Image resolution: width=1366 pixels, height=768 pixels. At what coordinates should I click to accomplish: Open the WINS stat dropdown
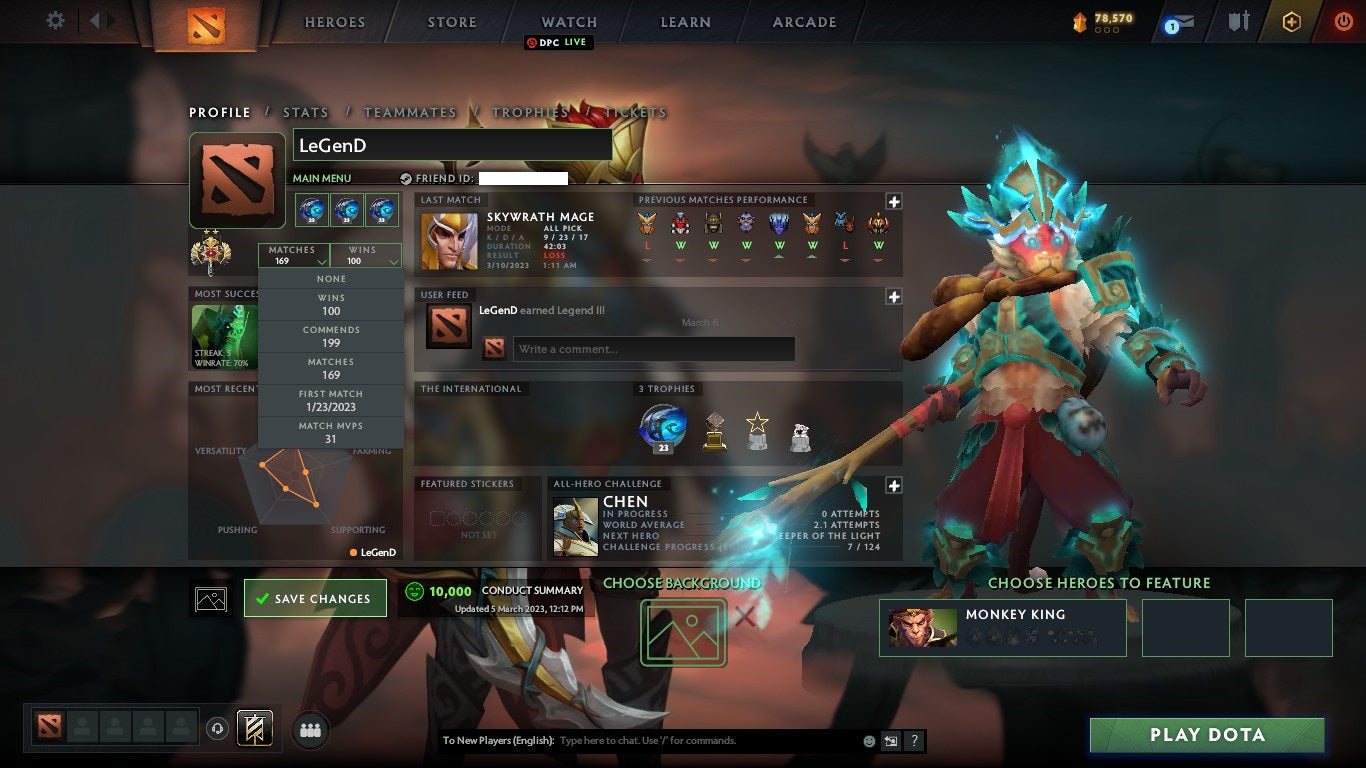click(x=366, y=254)
